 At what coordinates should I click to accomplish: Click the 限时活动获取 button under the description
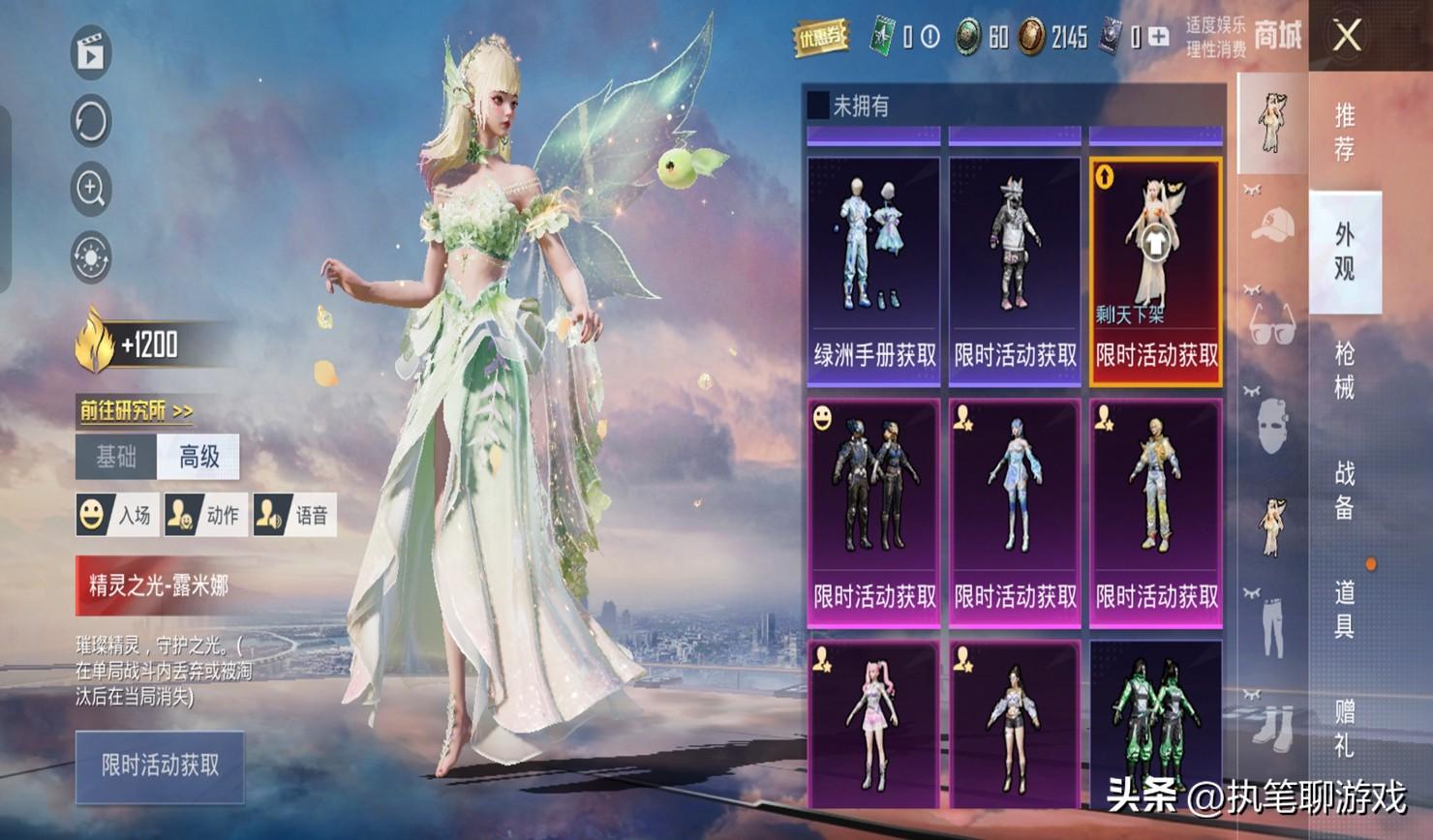pyautogui.click(x=160, y=766)
